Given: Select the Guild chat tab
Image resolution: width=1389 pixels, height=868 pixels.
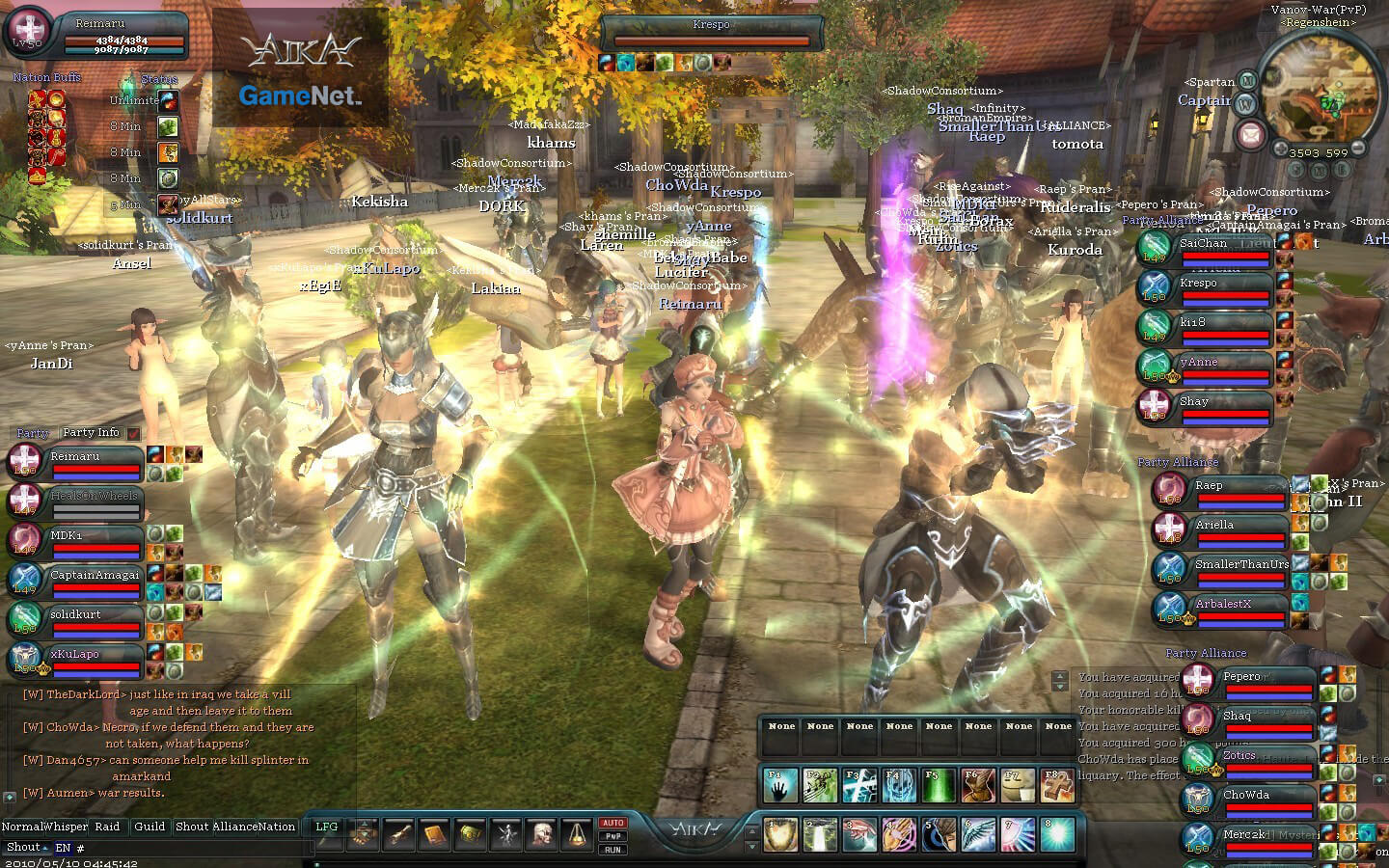Looking at the screenshot, I should (x=150, y=827).
